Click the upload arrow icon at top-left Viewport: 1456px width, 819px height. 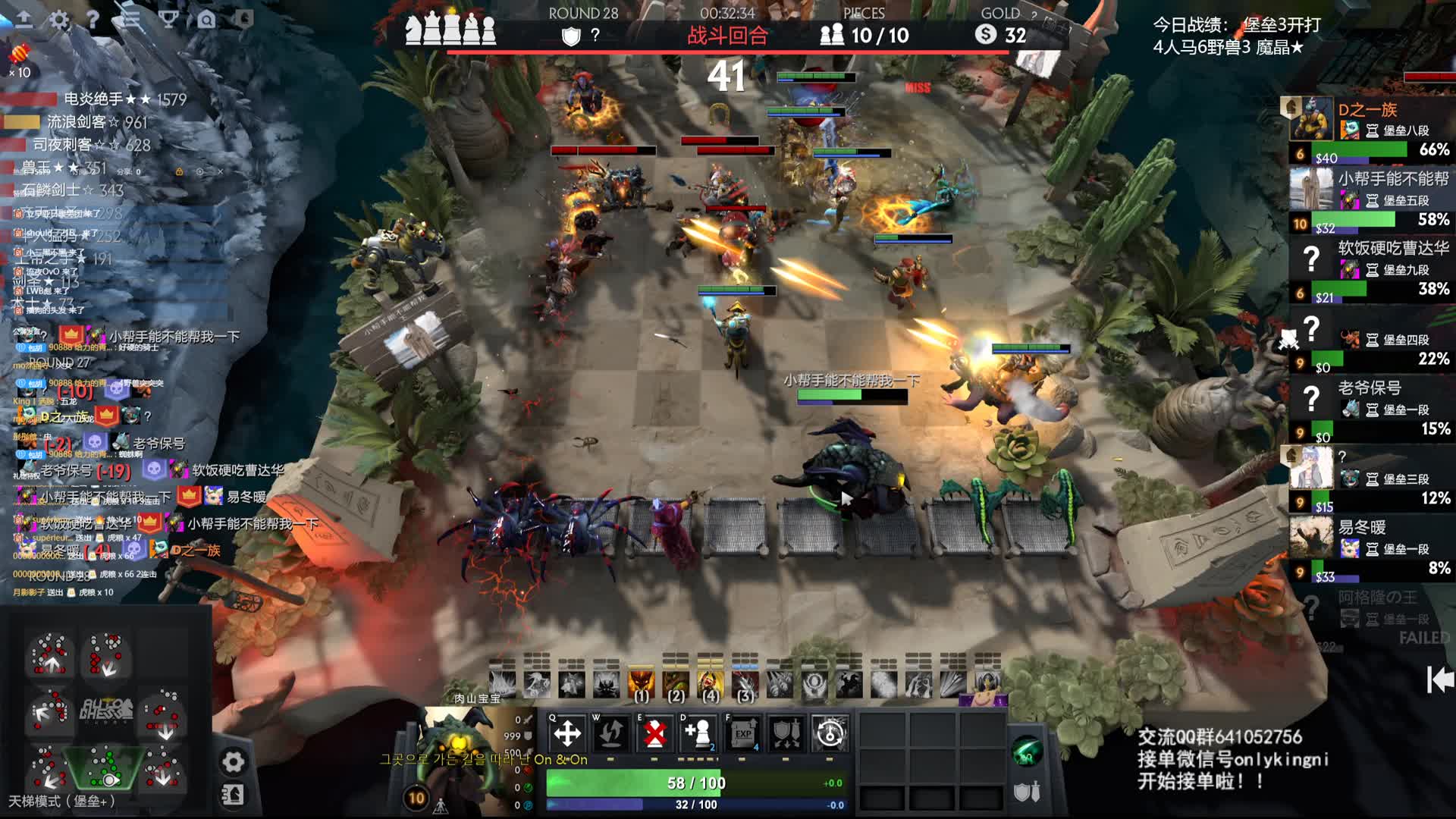[24, 20]
